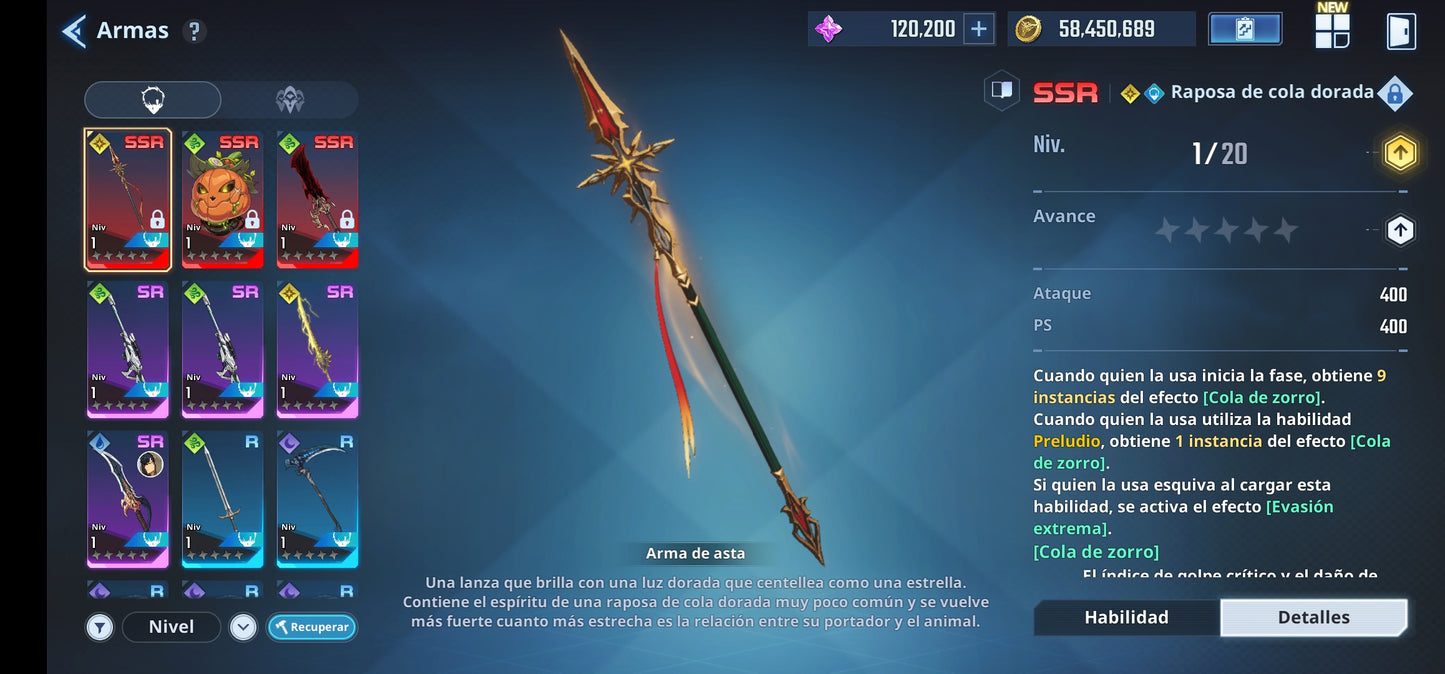Open the blue clipboard missions button
The width and height of the screenshot is (1445, 674).
[x=1245, y=29]
